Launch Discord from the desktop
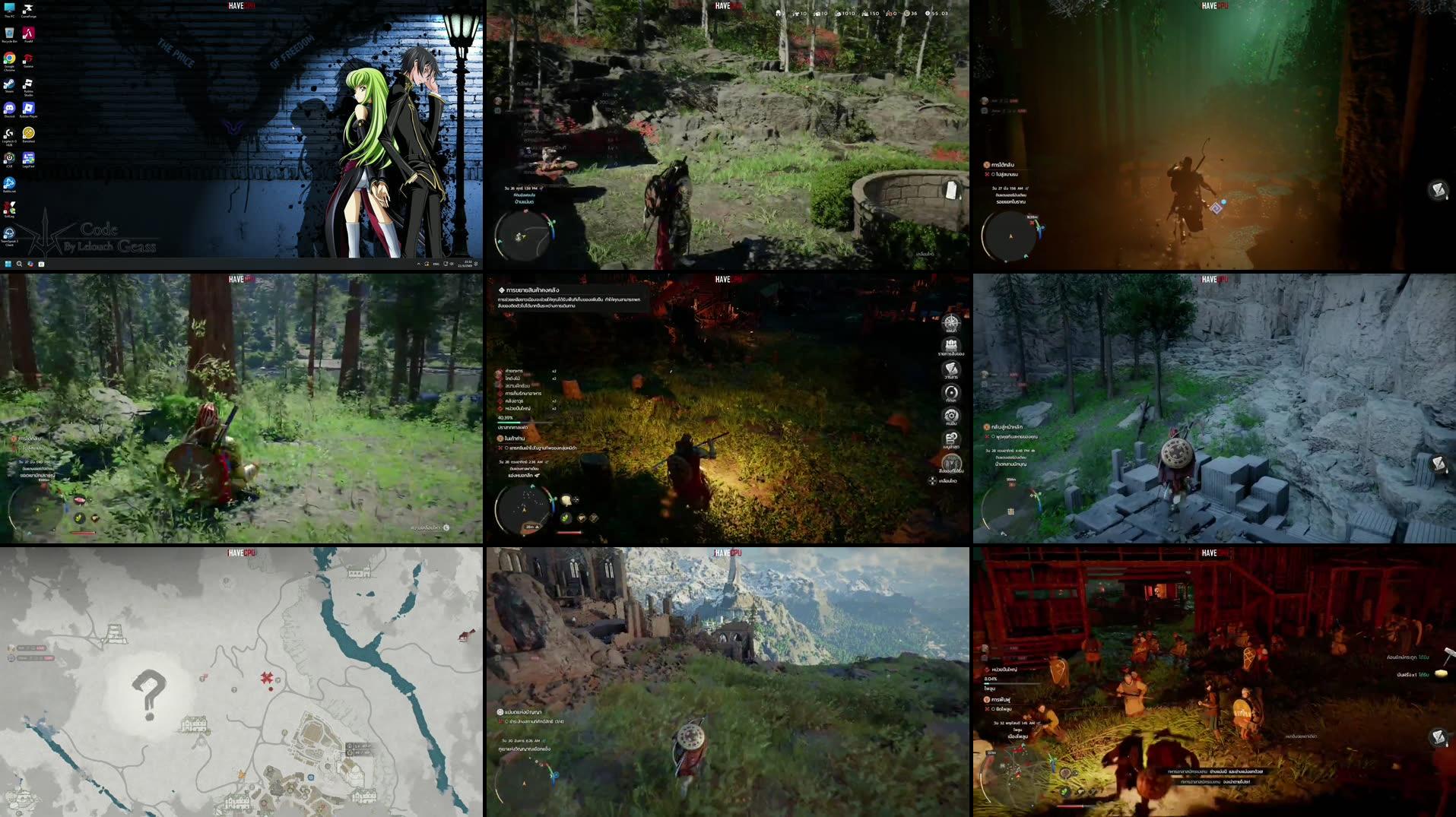 click(9, 106)
